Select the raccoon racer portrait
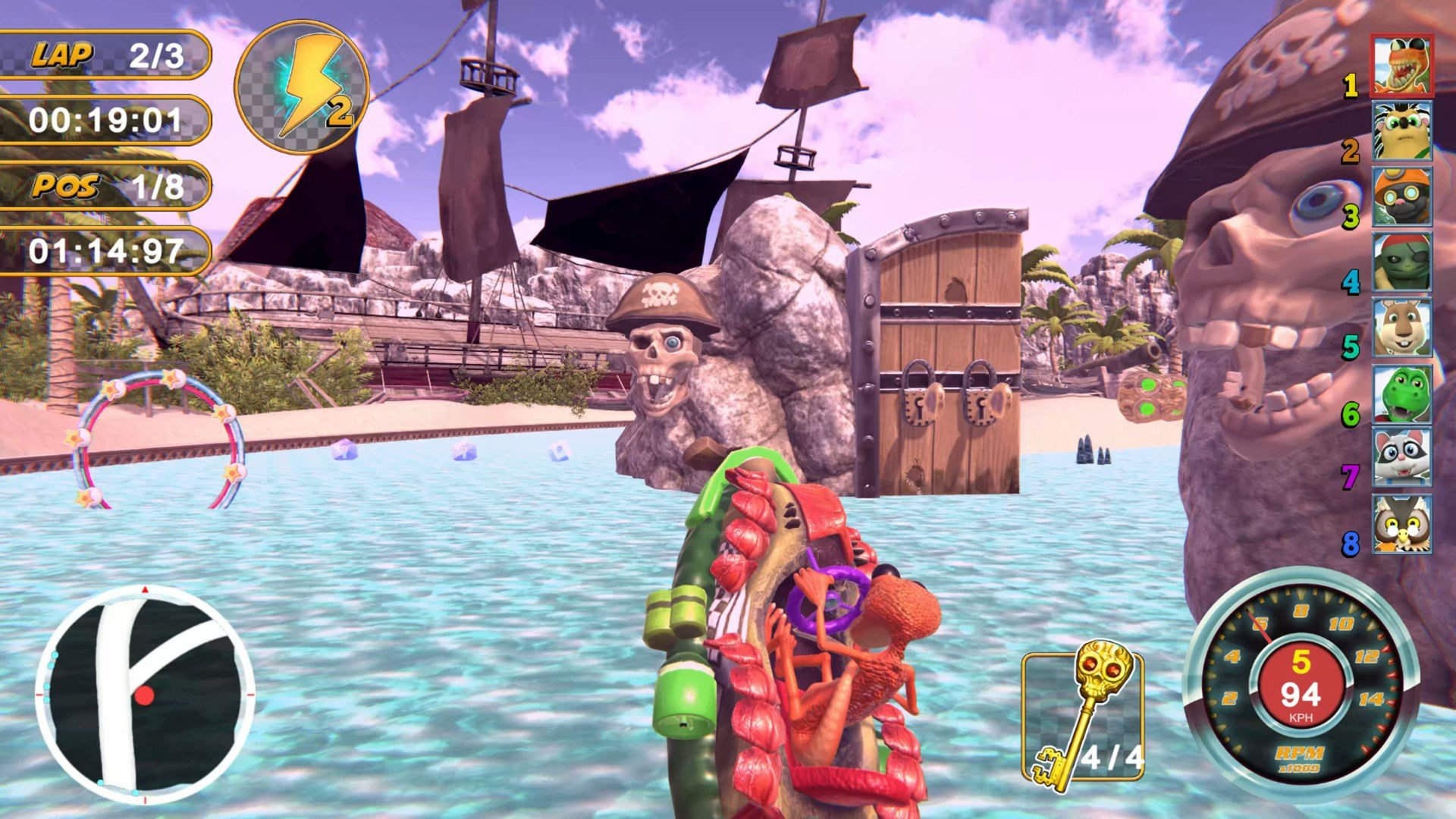The image size is (1456, 819). coord(1401,458)
